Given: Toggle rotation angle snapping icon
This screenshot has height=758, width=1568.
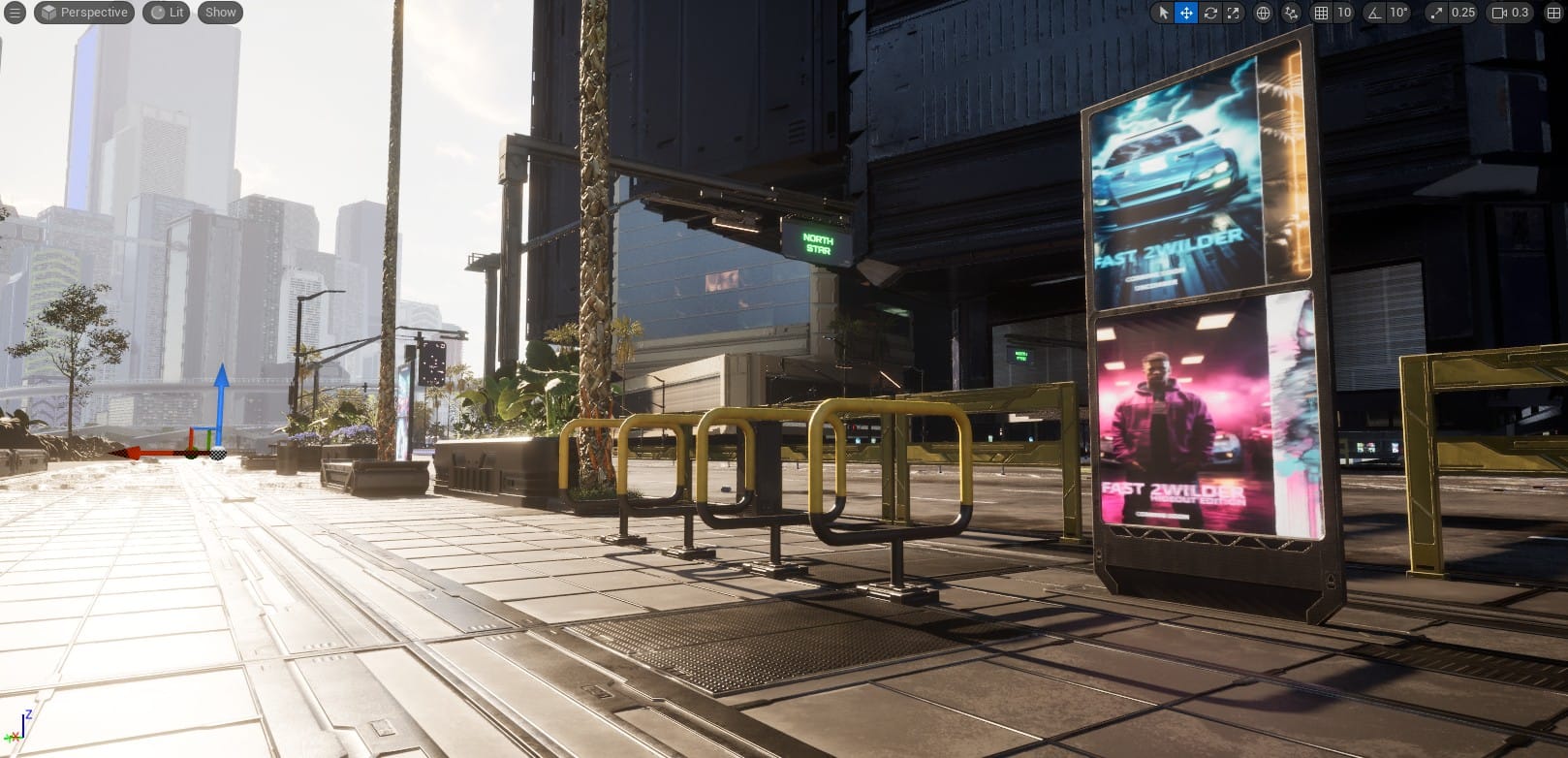Looking at the screenshot, I should 1374,13.
